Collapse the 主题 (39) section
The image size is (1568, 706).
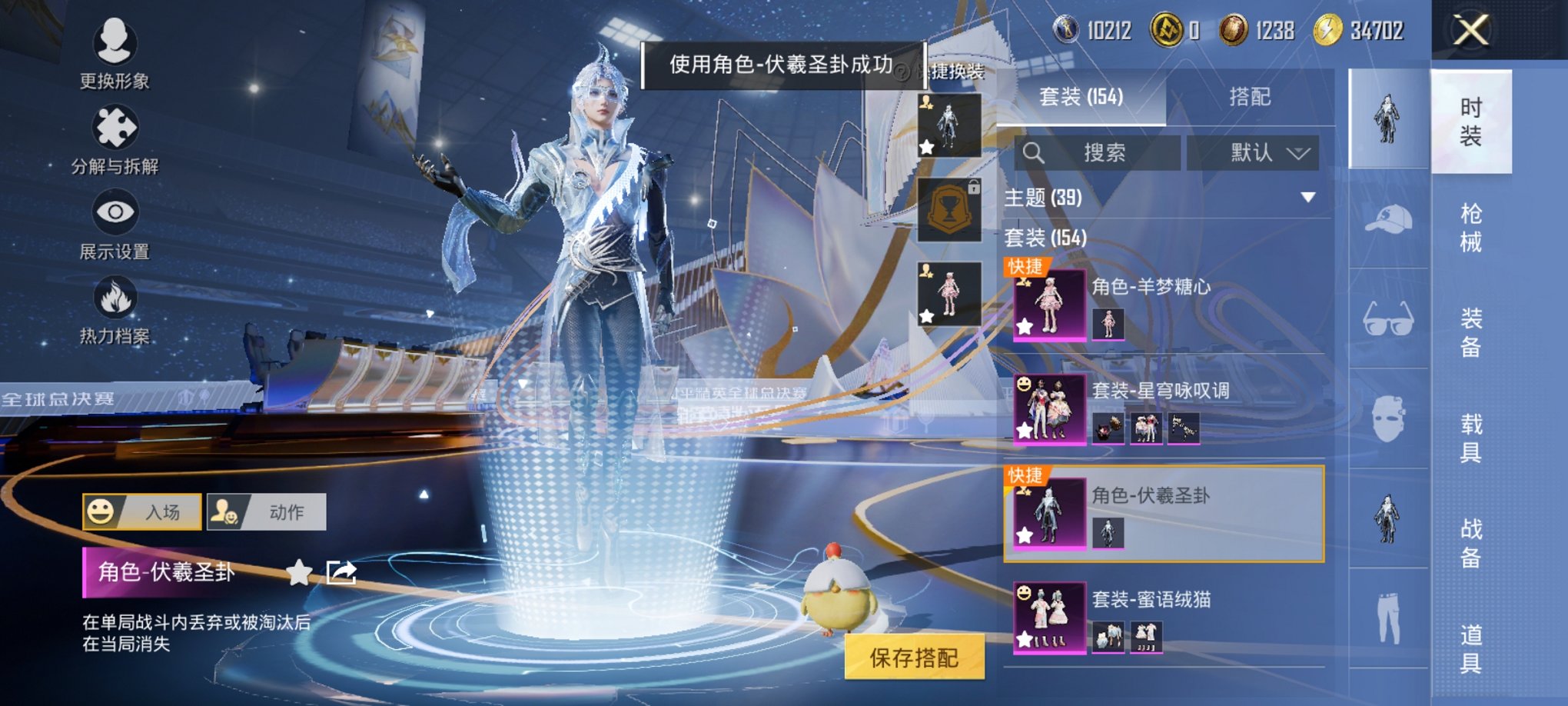pos(1307,198)
